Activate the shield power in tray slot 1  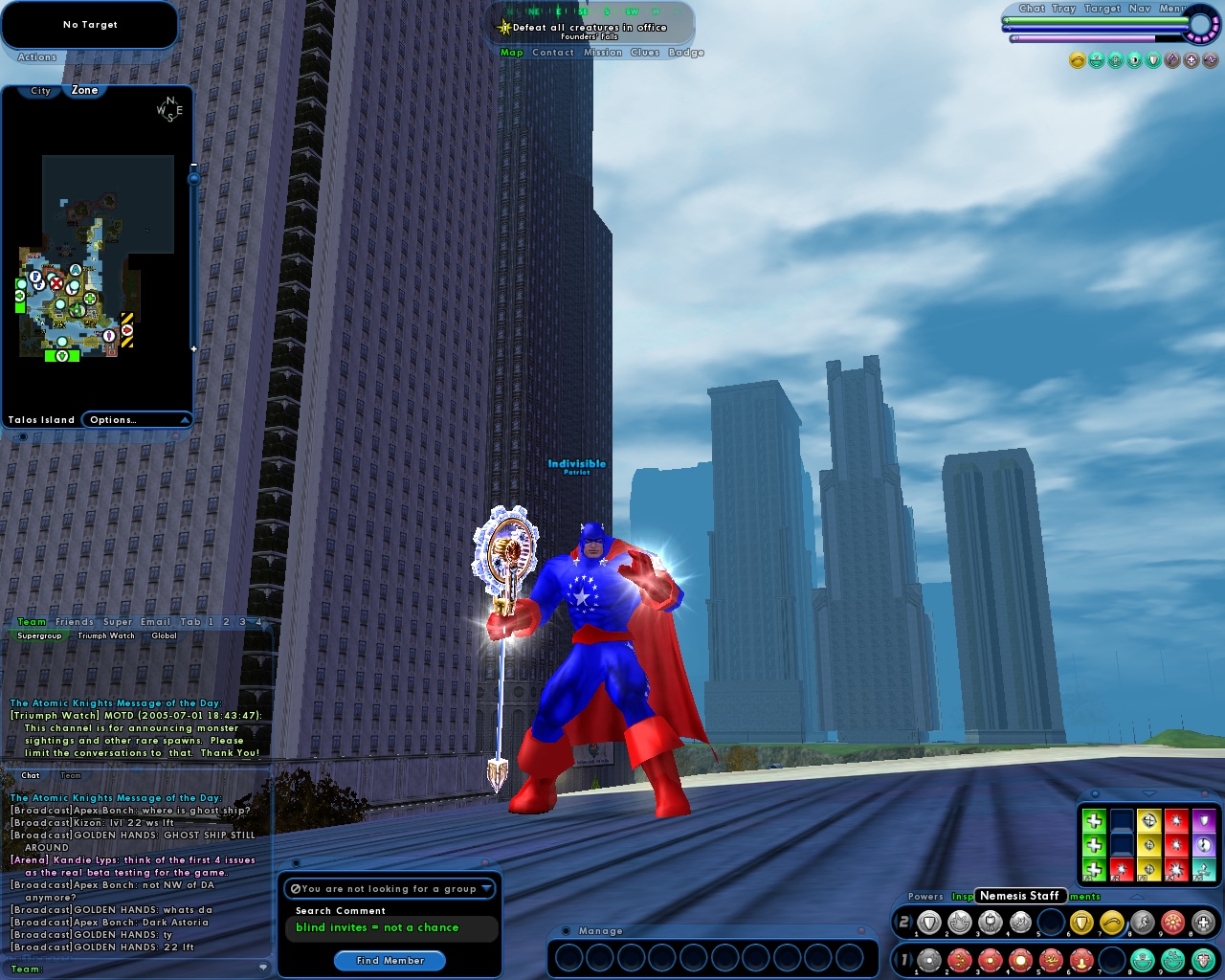click(928, 922)
